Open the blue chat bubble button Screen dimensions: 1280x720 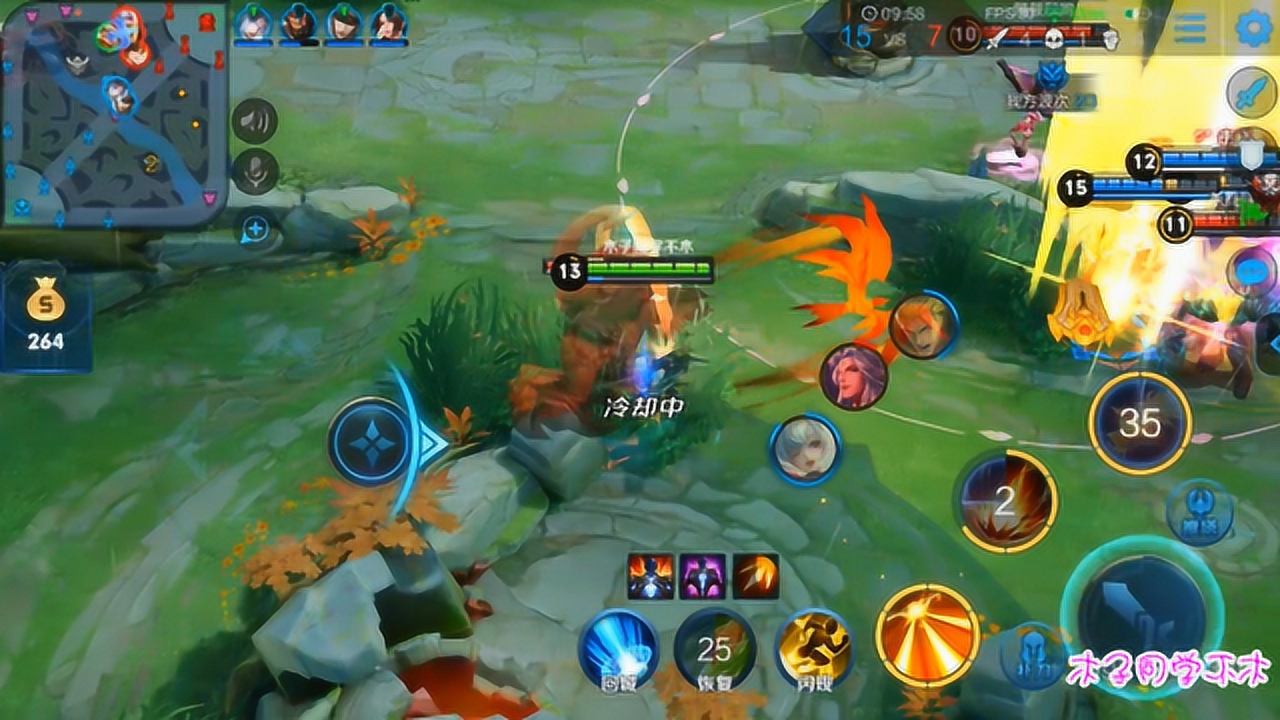(1256, 271)
